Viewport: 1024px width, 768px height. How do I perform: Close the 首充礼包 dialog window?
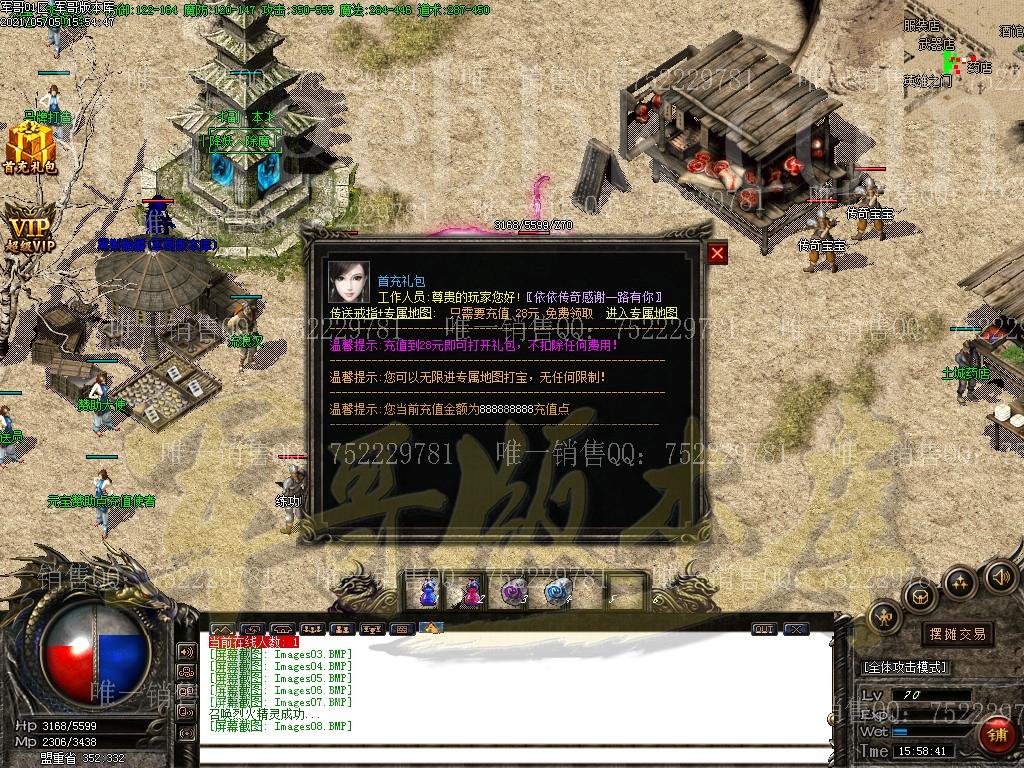717,253
